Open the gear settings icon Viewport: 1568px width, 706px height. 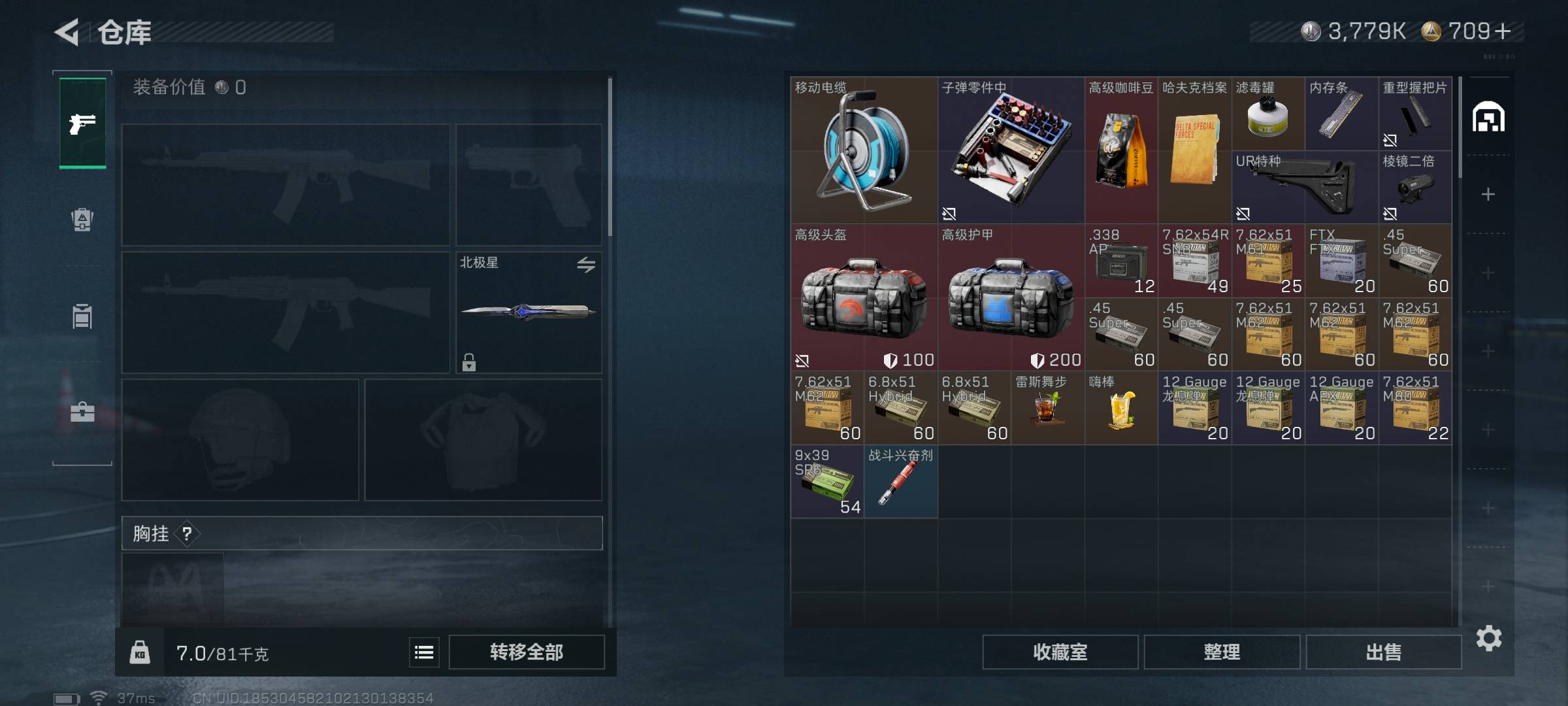1488,638
